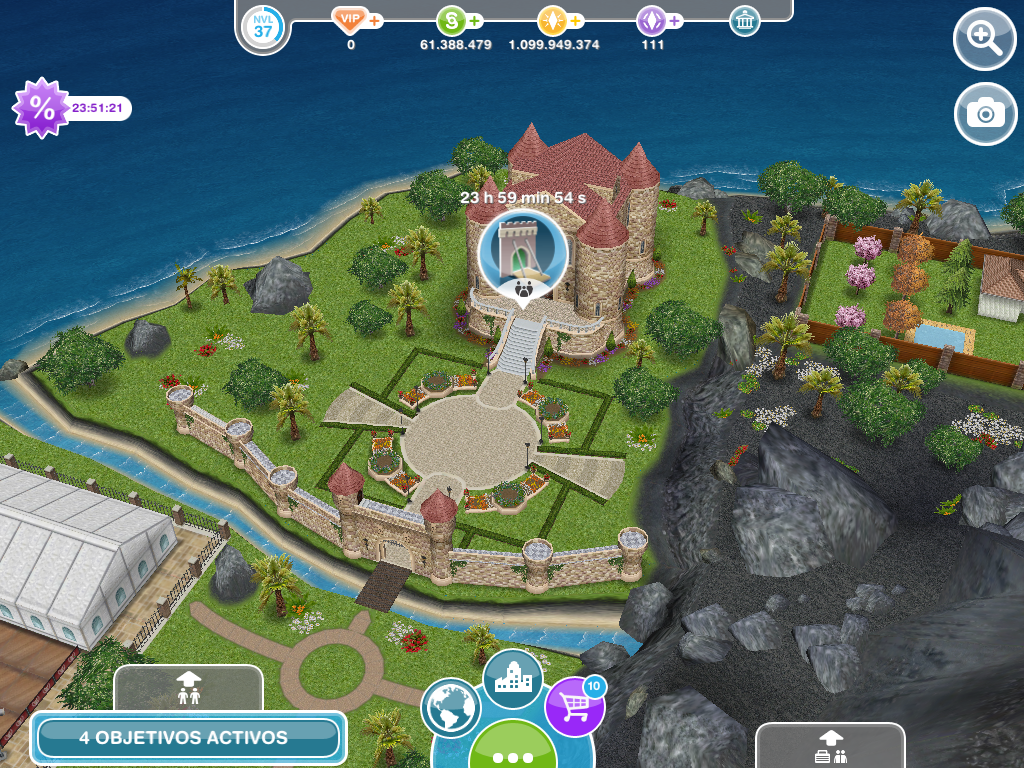This screenshot has height=768, width=1024.
Task: Take a snapshot with the camera button
Action: [x=985, y=114]
